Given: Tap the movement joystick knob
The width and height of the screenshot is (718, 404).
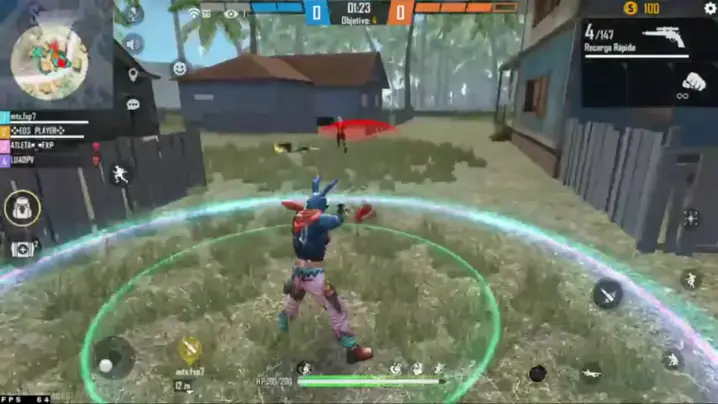Looking at the screenshot, I should [106, 365].
